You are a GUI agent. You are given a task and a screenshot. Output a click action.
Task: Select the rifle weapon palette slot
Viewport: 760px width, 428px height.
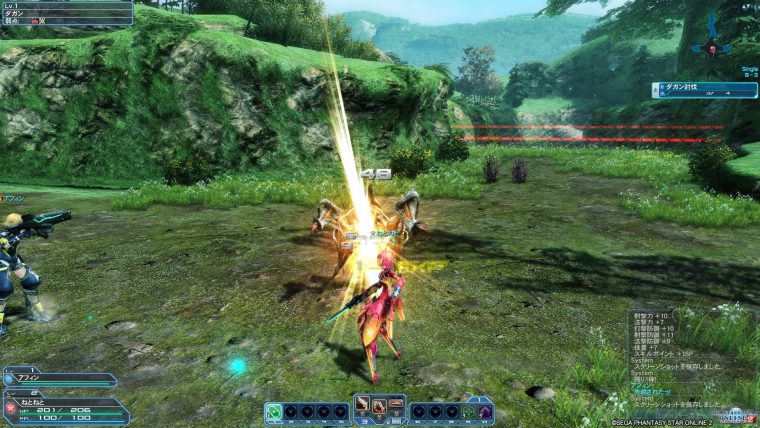[397, 405]
